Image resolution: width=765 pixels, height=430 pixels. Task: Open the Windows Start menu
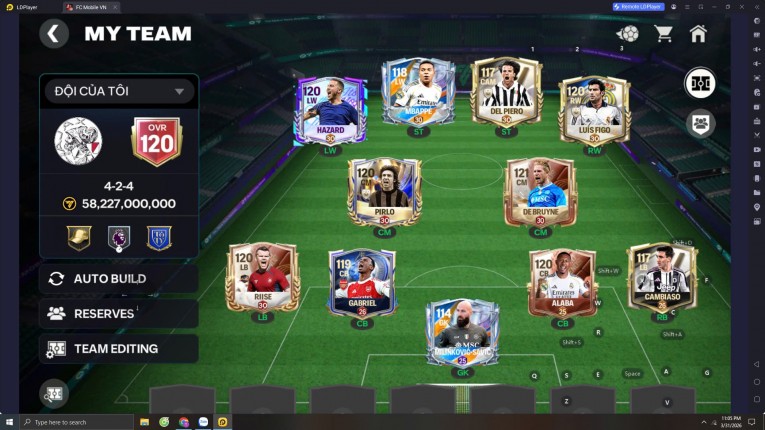(x=9, y=422)
